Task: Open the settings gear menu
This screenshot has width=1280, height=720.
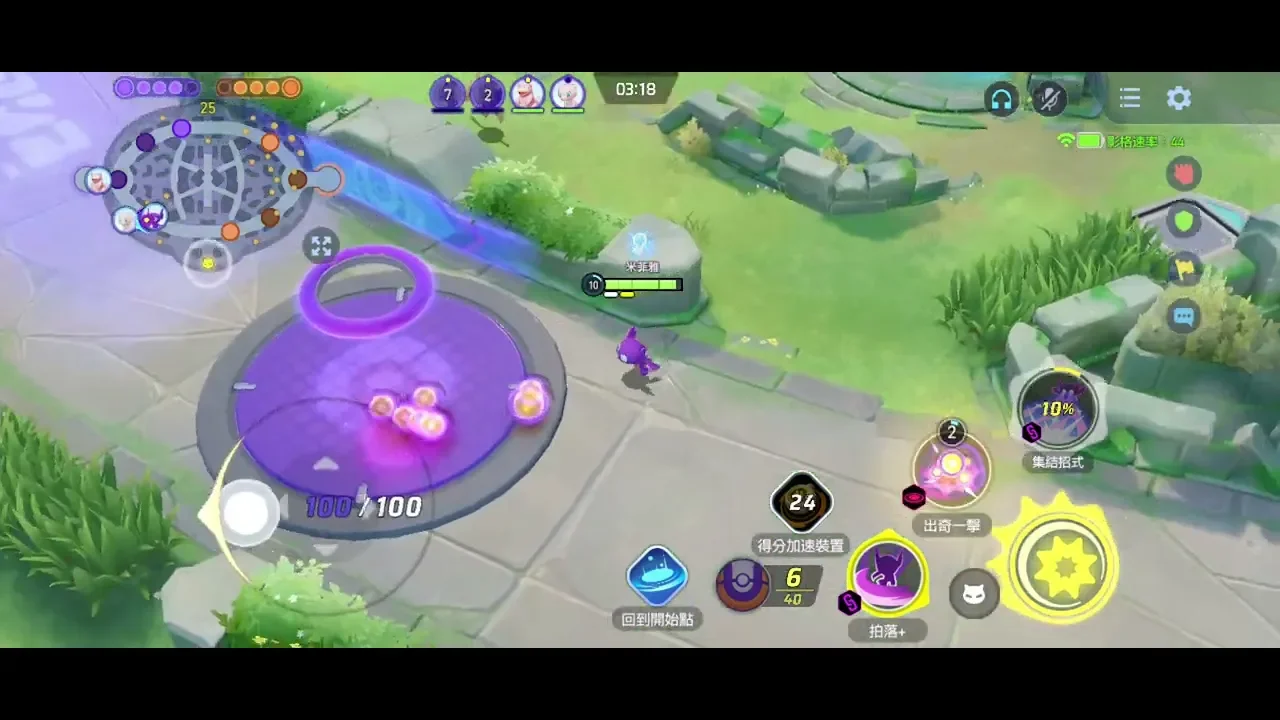Action: (x=1179, y=98)
